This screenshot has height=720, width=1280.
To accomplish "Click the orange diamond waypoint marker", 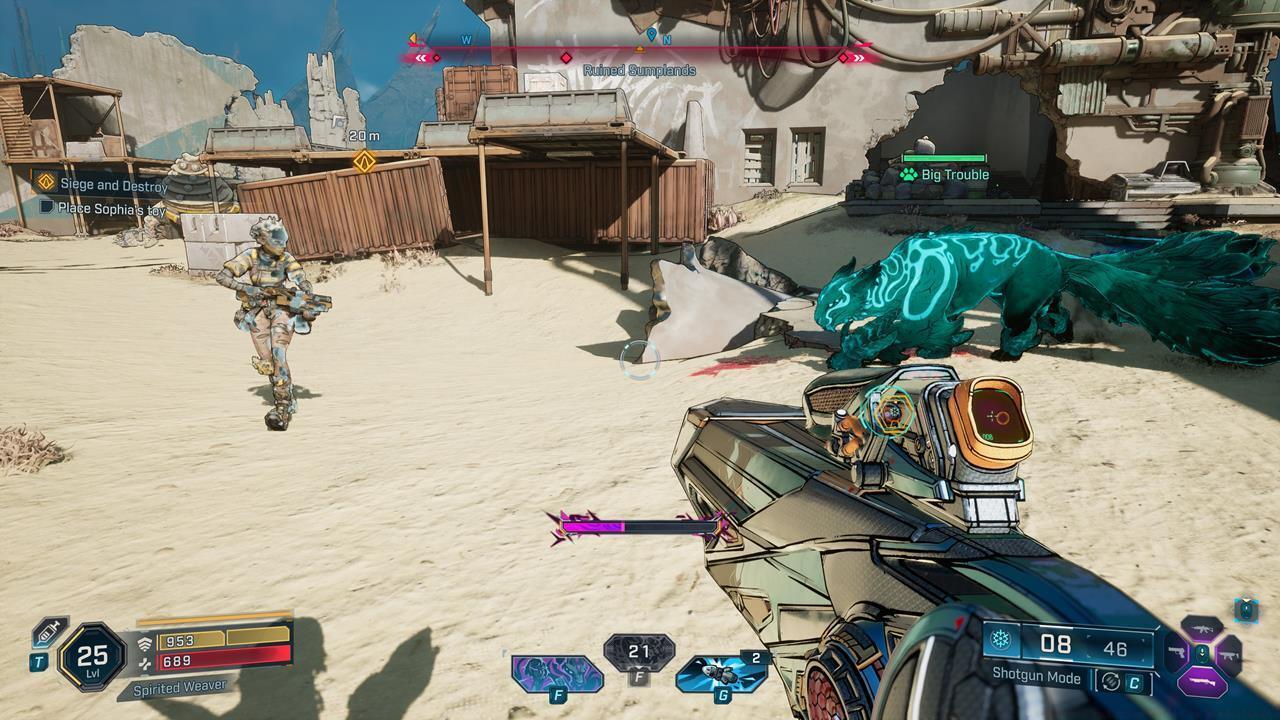I will point(365,161).
